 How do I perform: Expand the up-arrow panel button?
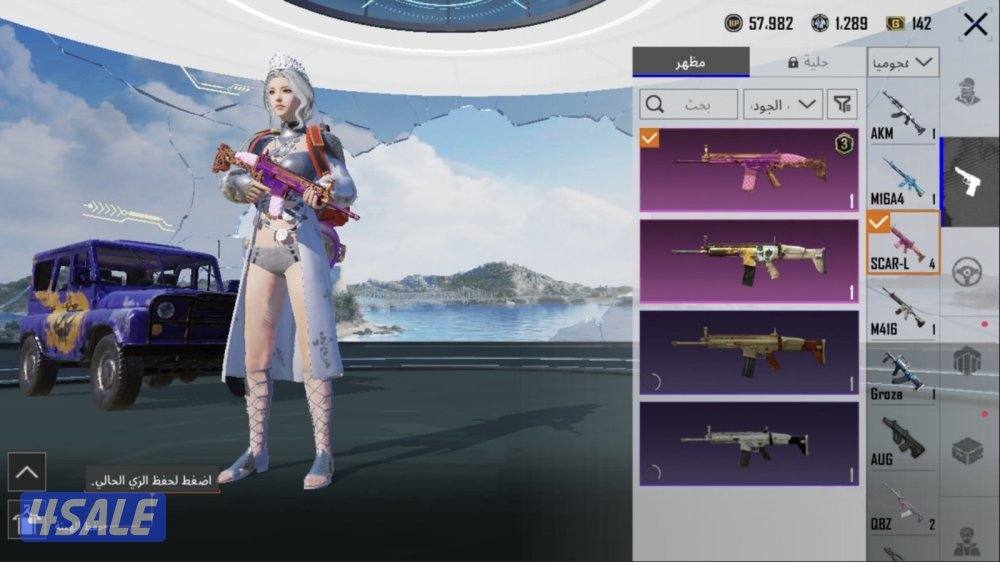coord(26,471)
